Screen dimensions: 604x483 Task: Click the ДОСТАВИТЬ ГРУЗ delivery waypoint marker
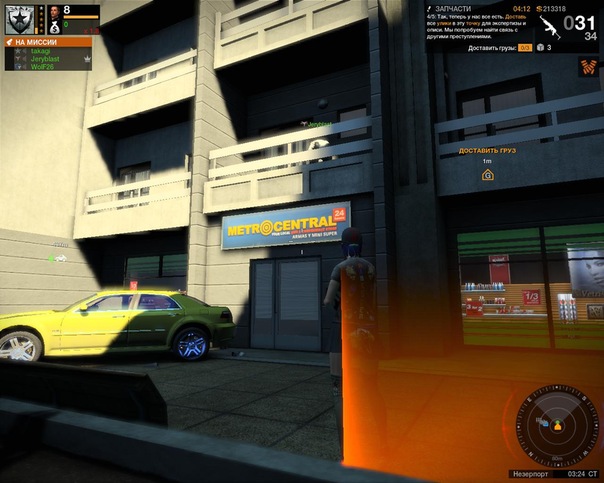tap(487, 175)
